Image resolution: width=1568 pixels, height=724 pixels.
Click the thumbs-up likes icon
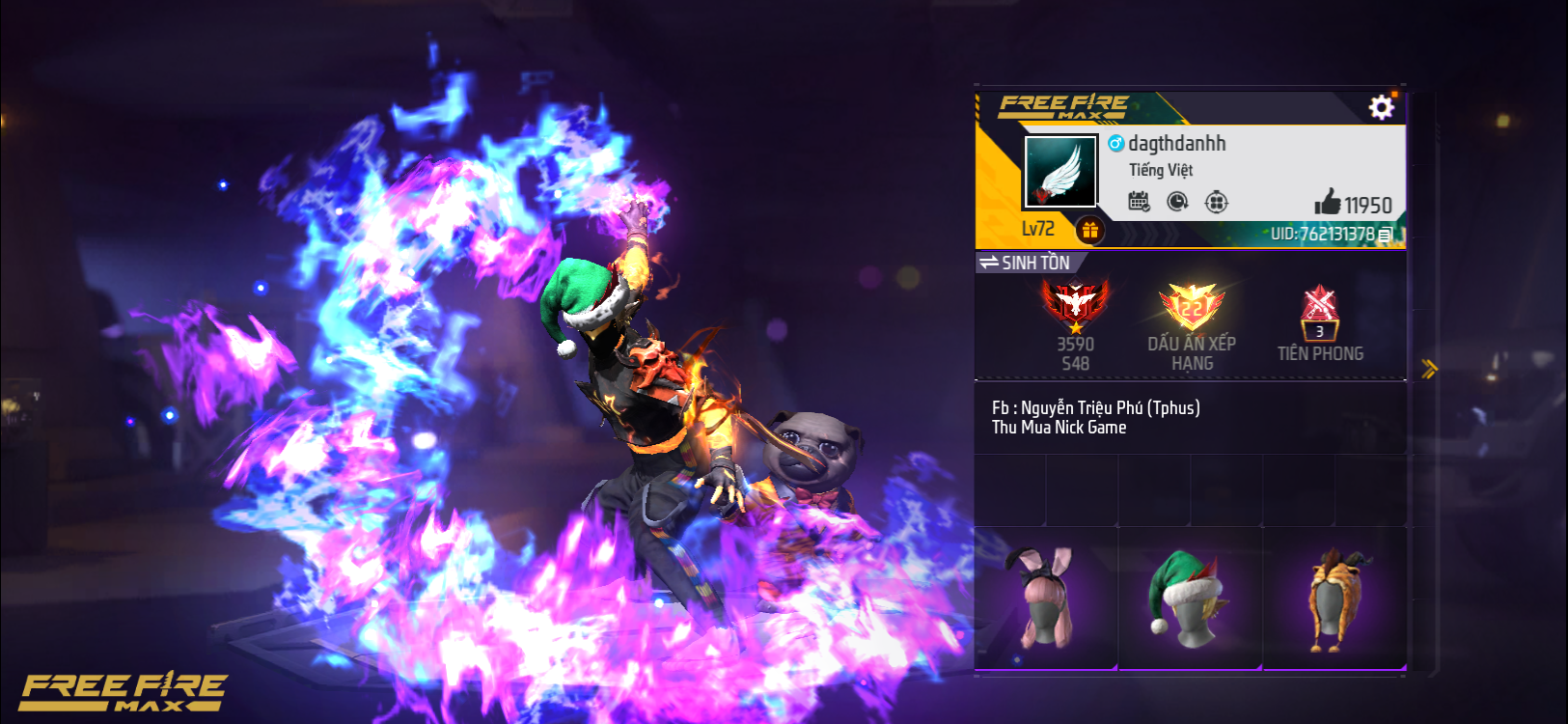[x=1330, y=204]
